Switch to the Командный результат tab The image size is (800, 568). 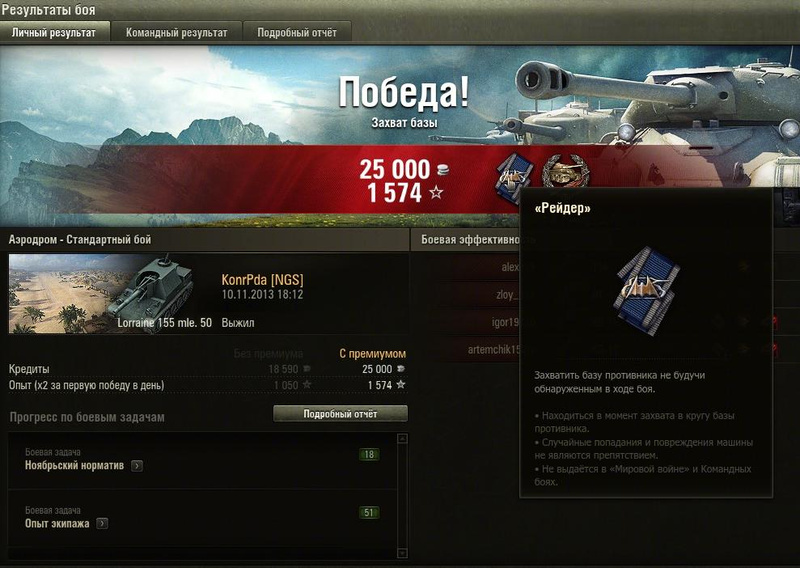176,32
